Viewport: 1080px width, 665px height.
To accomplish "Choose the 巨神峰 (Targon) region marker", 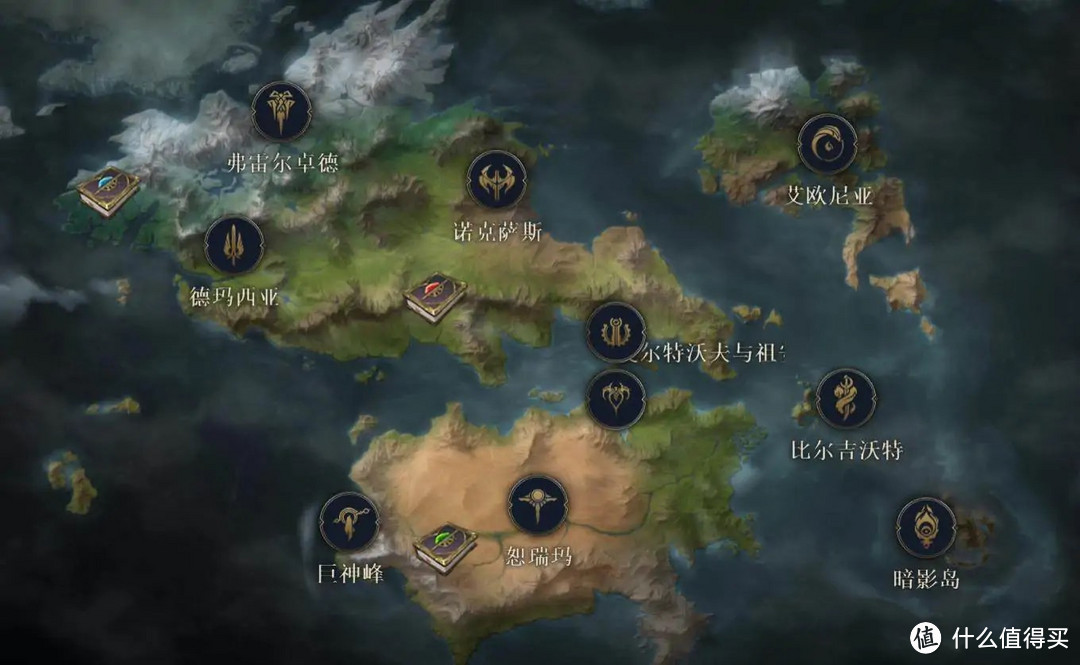I will coord(349,522).
